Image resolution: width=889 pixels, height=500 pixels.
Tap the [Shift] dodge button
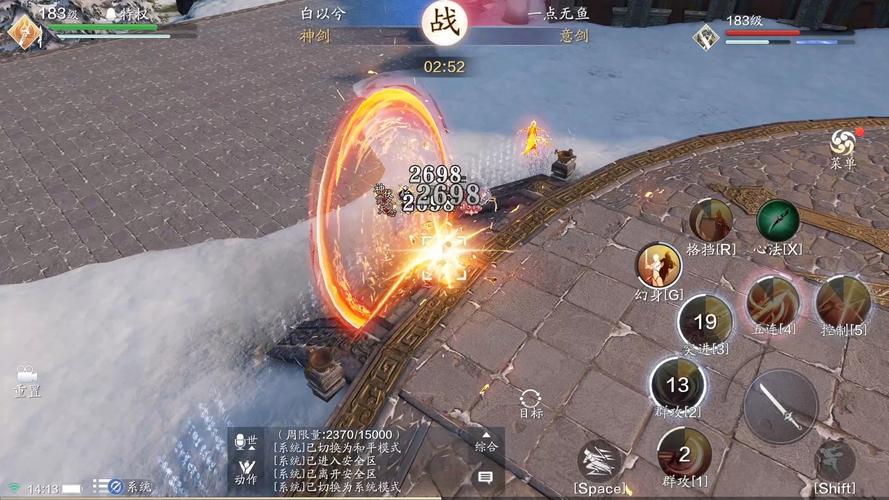pos(834,460)
